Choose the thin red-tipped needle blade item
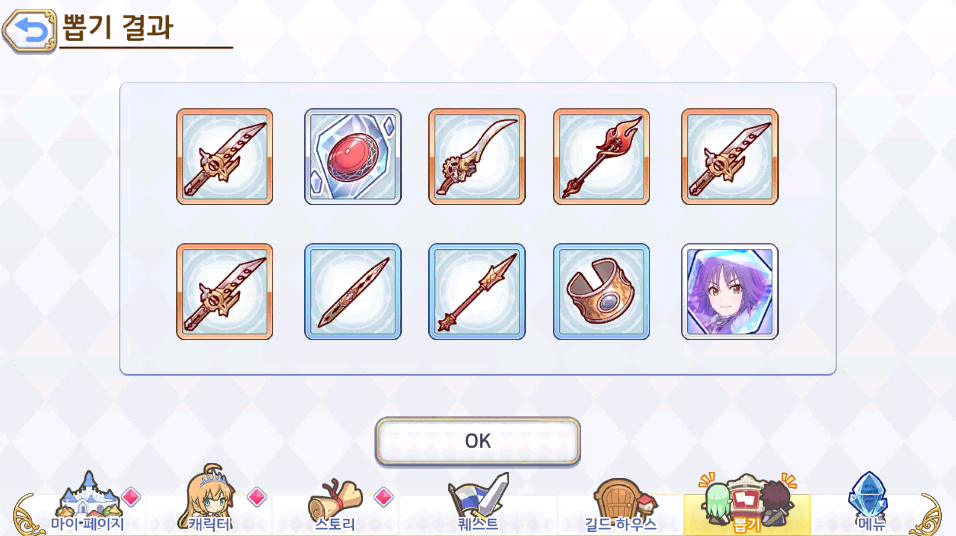This screenshot has height=536, width=956. [x=353, y=292]
